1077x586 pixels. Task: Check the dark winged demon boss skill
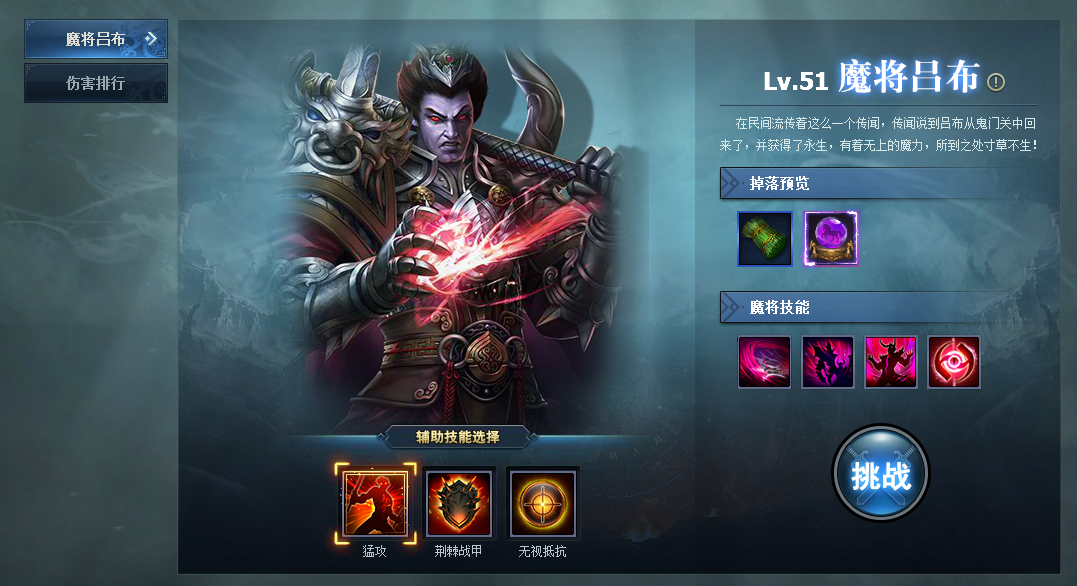828,362
